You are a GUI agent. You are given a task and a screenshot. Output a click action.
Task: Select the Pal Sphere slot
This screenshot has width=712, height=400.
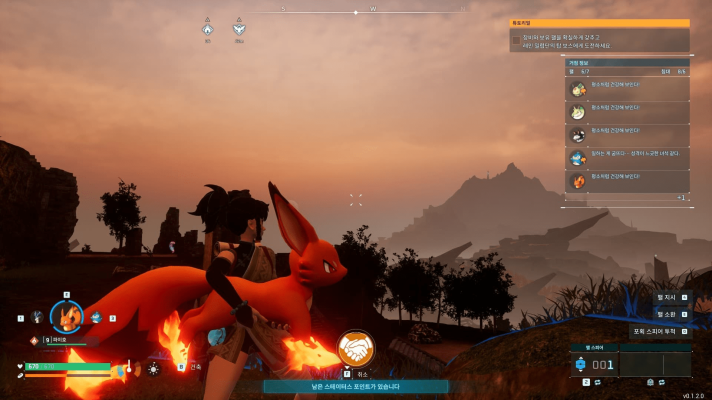pos(598,365)
